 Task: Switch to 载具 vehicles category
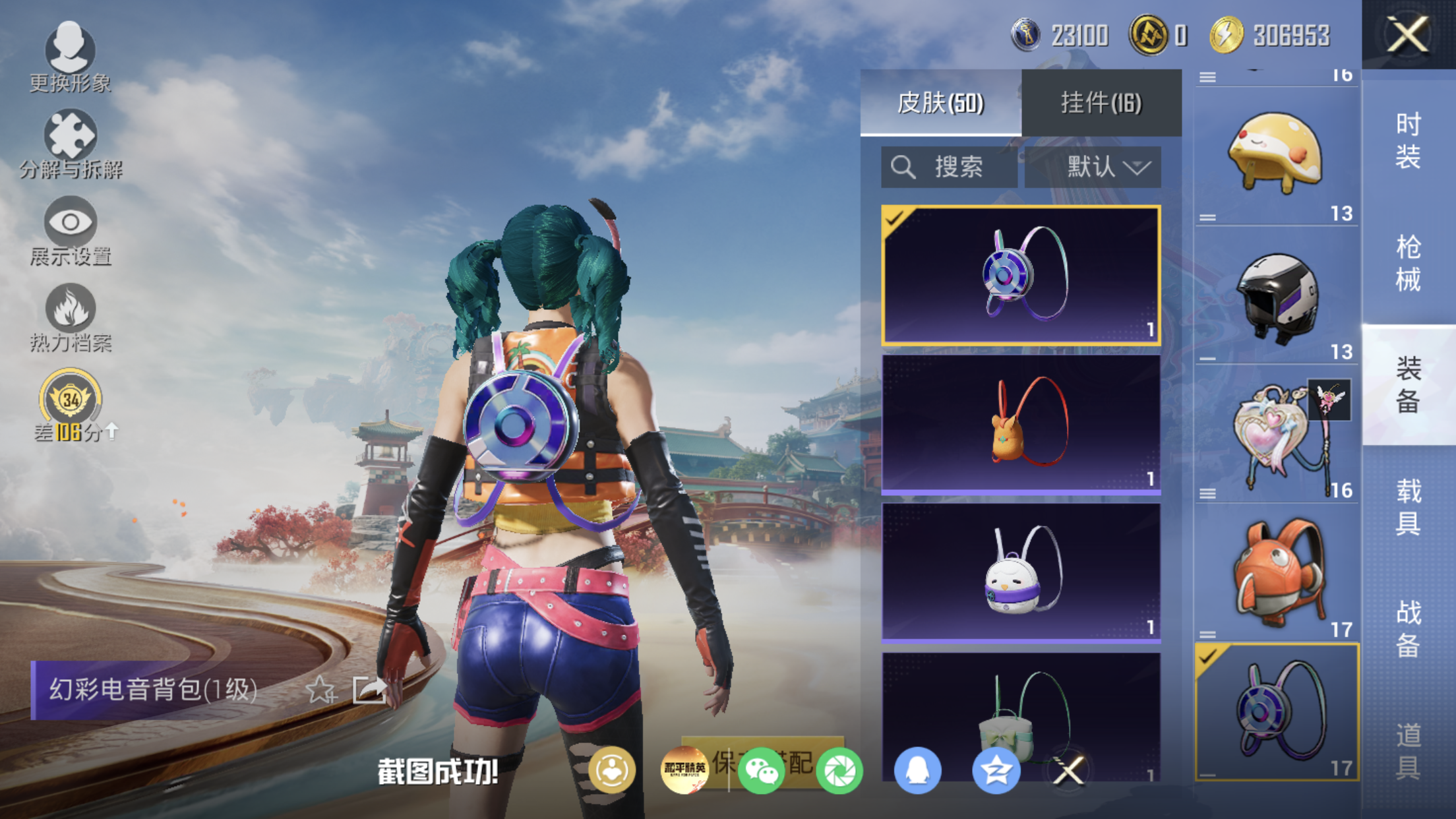pos(1409,508)
